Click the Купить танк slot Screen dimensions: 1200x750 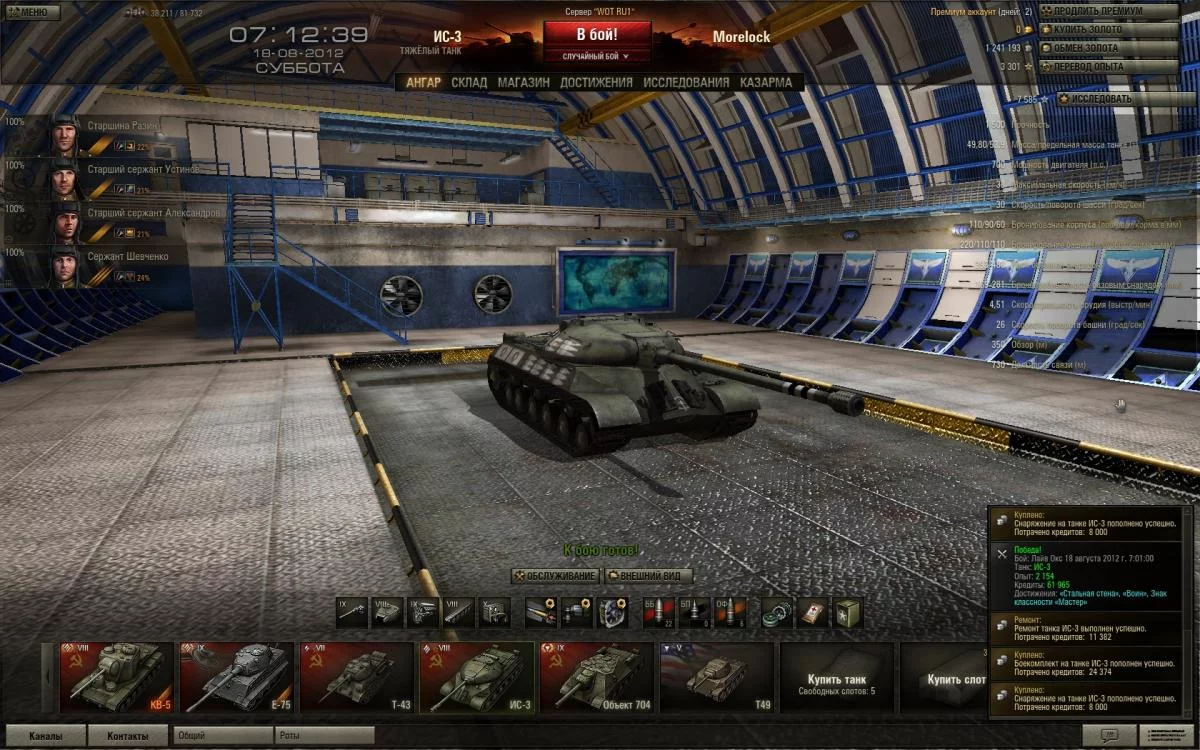(x=836, y=677)
